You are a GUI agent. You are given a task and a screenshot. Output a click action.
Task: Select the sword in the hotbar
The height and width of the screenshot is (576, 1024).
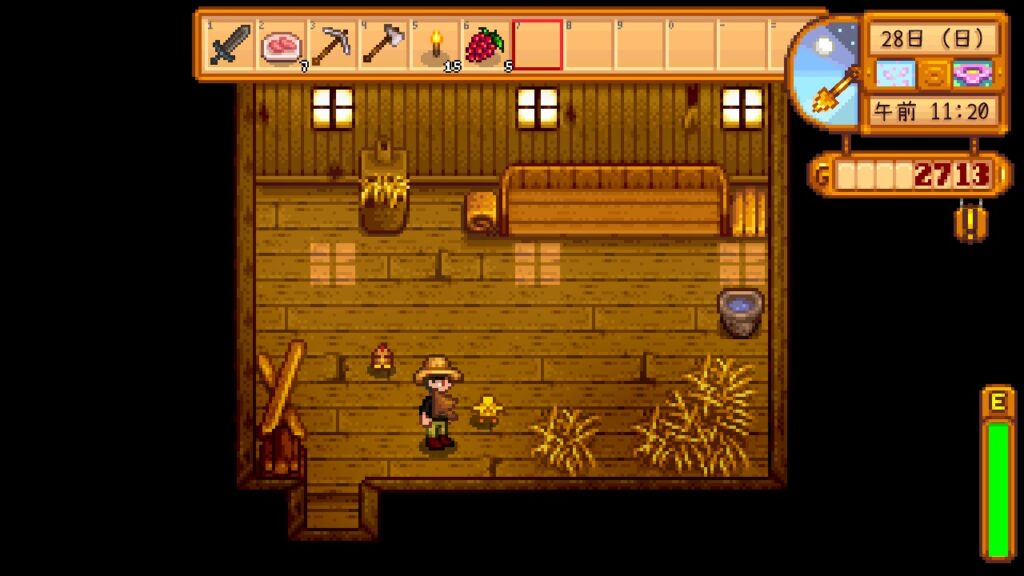231,45
